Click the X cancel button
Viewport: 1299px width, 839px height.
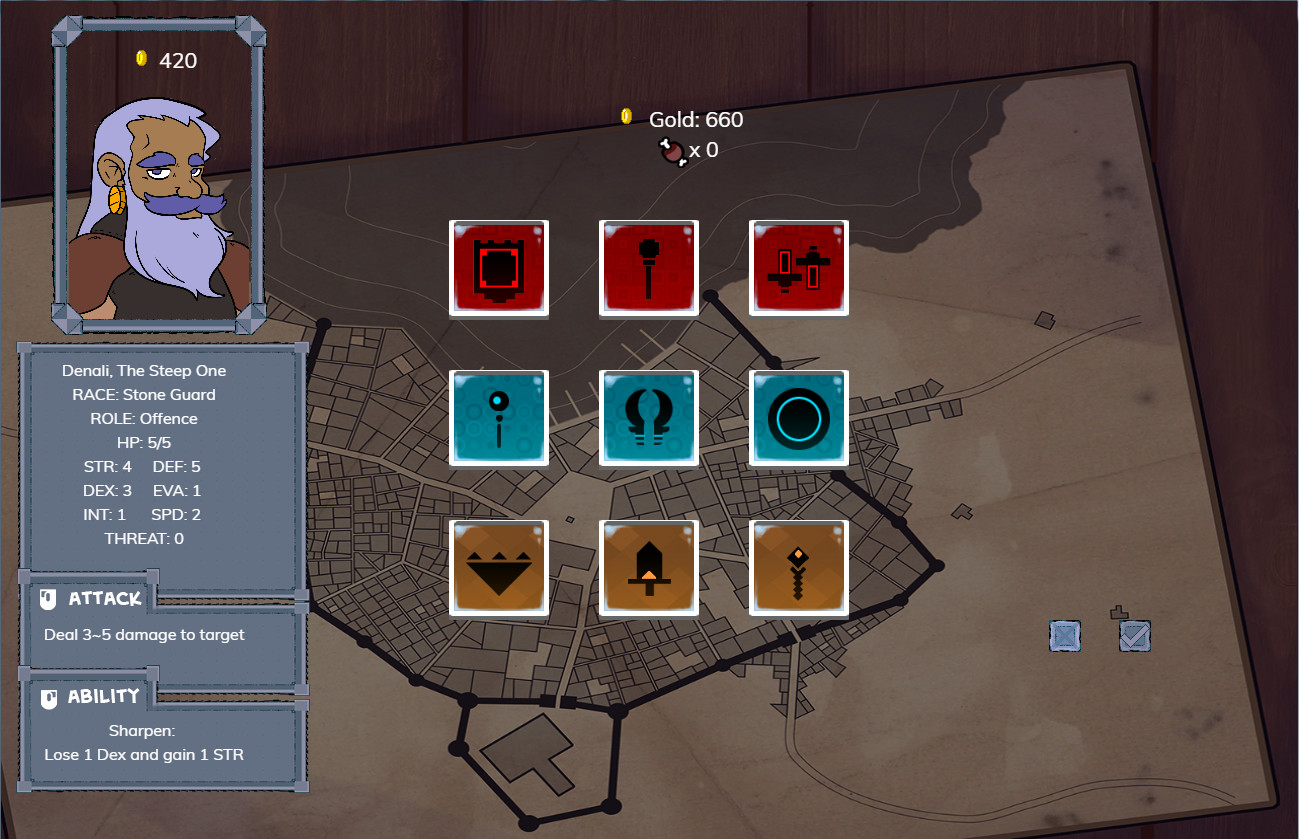1065,636
